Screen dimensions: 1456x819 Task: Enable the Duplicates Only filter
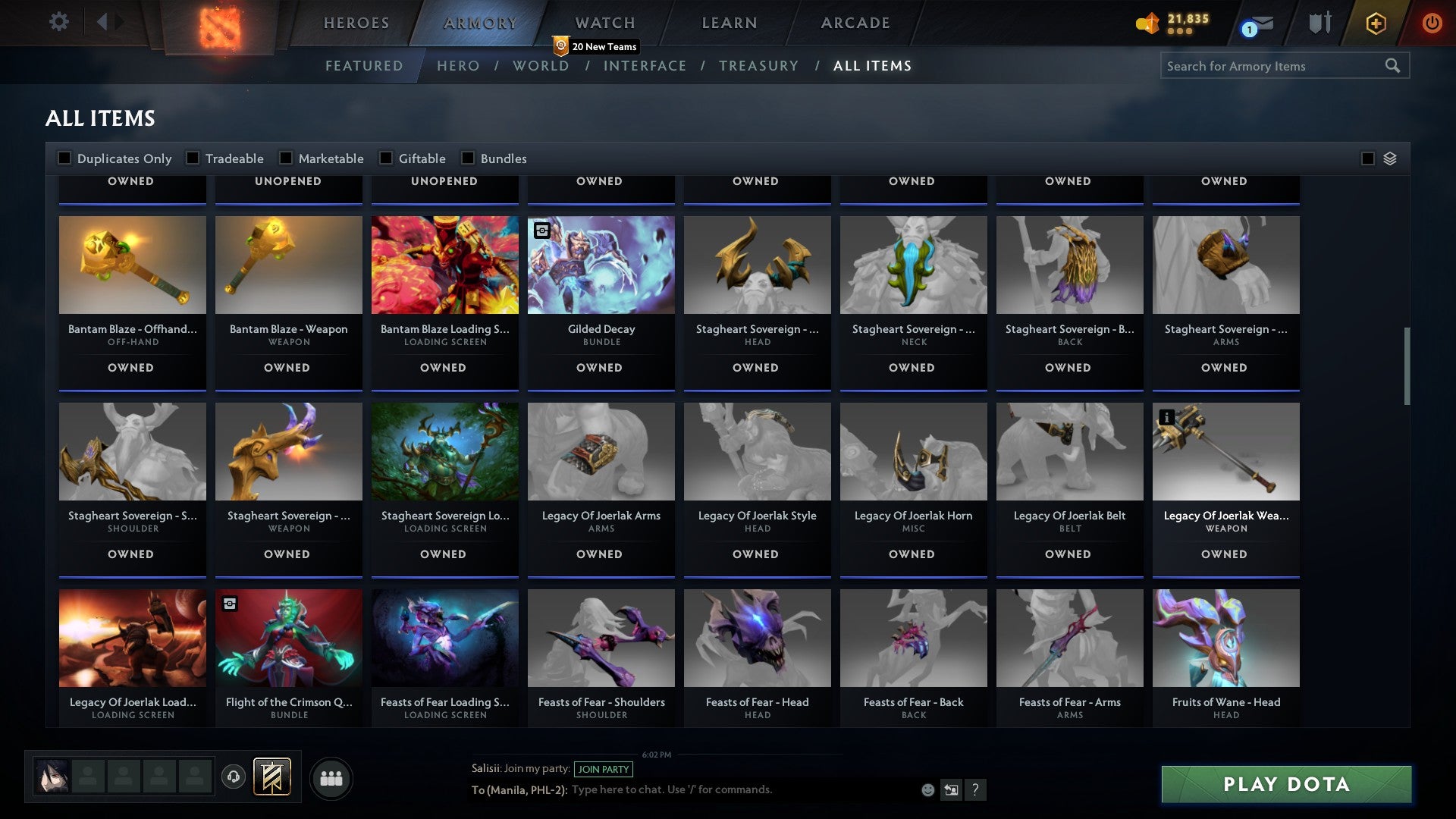point(65,158)
